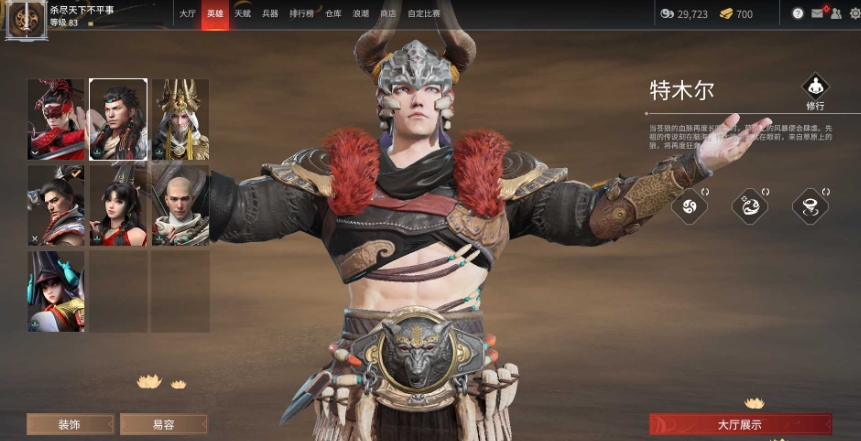Pick the heroine in the red dress portrait
Screen dimensions: 861x441
pyautogui.click(x=118, y=205)
